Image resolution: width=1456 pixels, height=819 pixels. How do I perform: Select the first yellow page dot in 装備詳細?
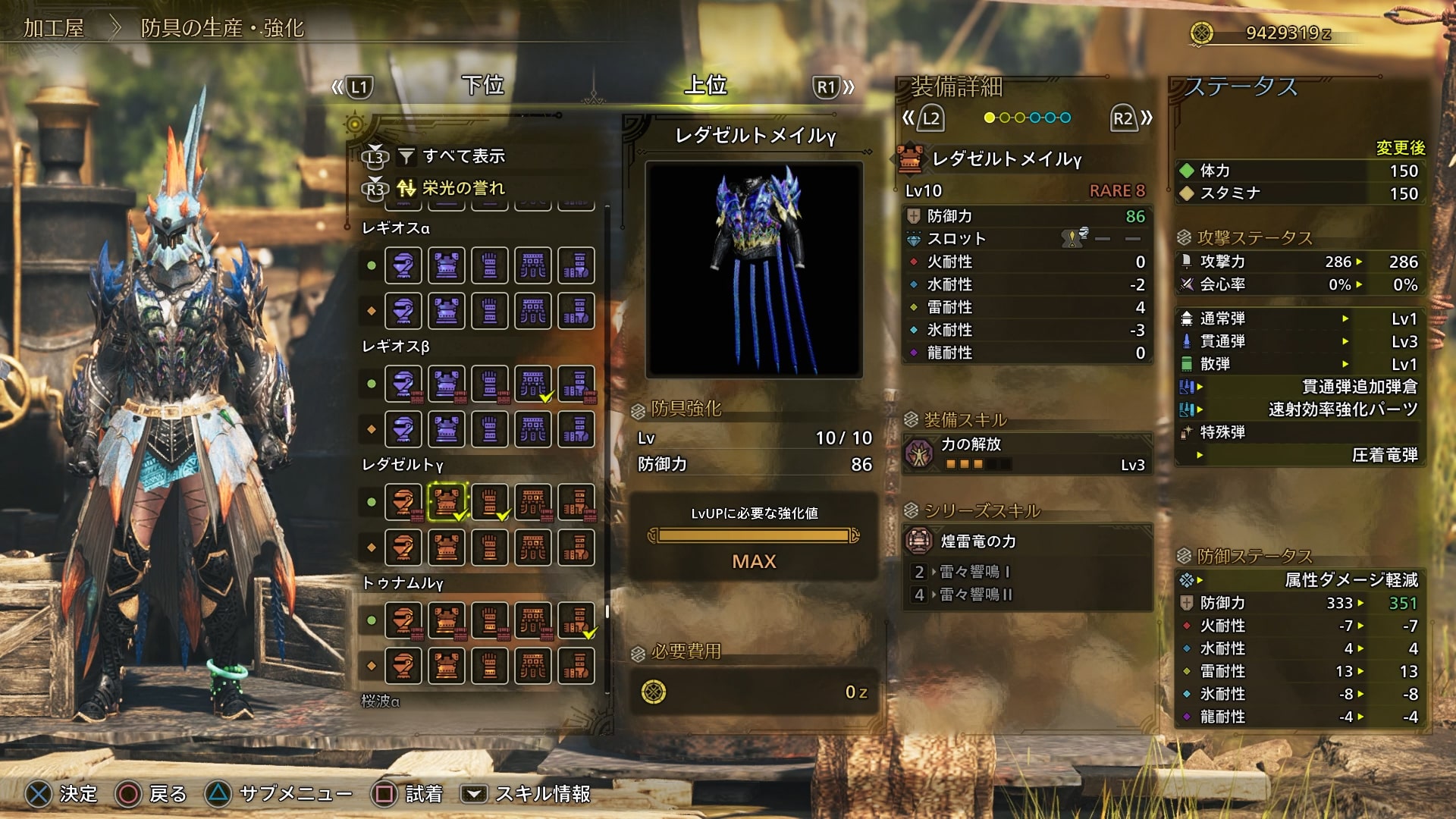[989, 118]
